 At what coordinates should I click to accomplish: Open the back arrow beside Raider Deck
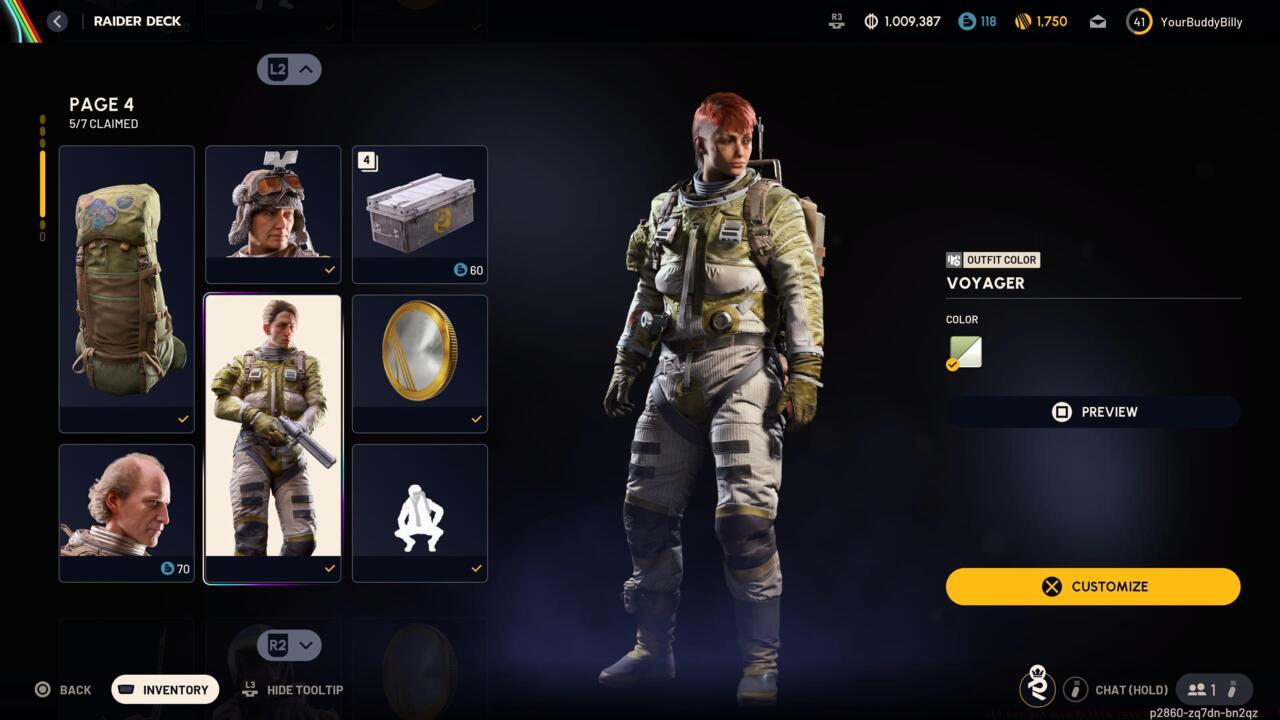tap(57, 20)
